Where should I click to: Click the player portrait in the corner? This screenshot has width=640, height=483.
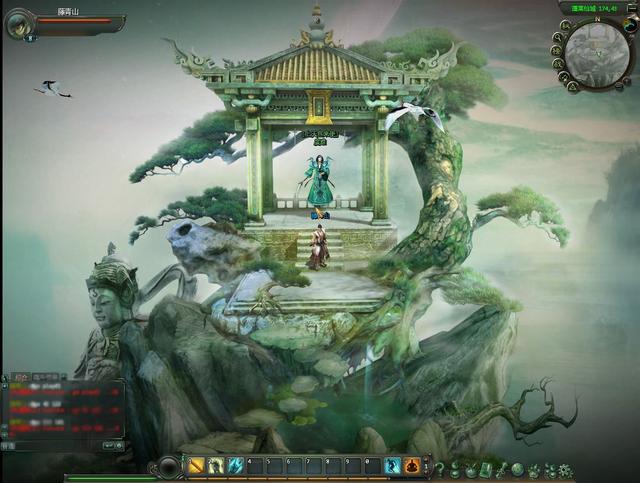(19, 23)
